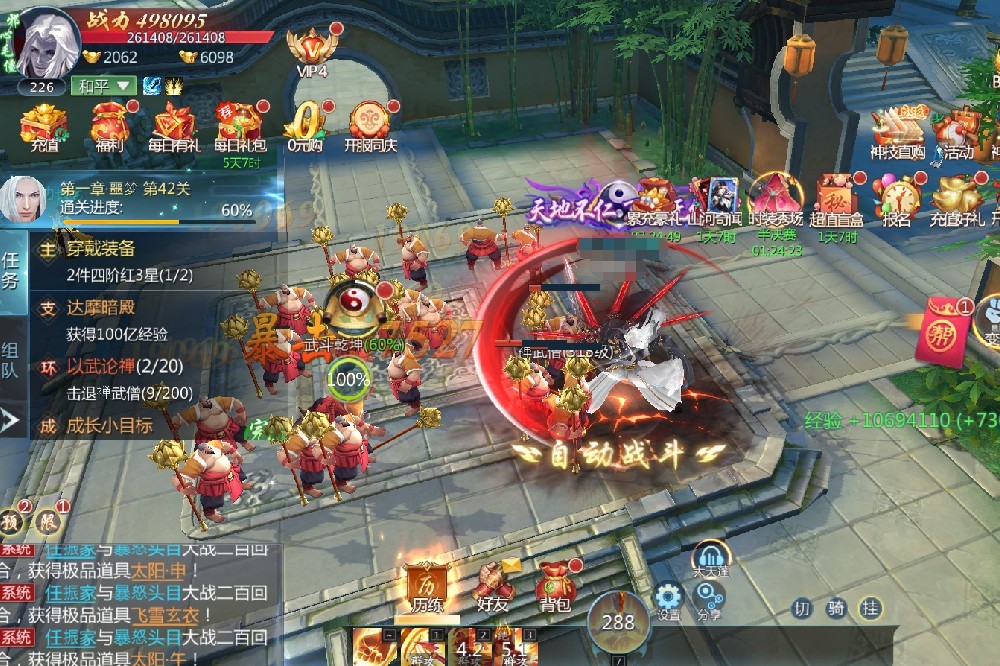The width and height of the screenshot is (1000, 666).
Task: Toggle the 挂 auto-battle button
Action: (x=871, y=608)
